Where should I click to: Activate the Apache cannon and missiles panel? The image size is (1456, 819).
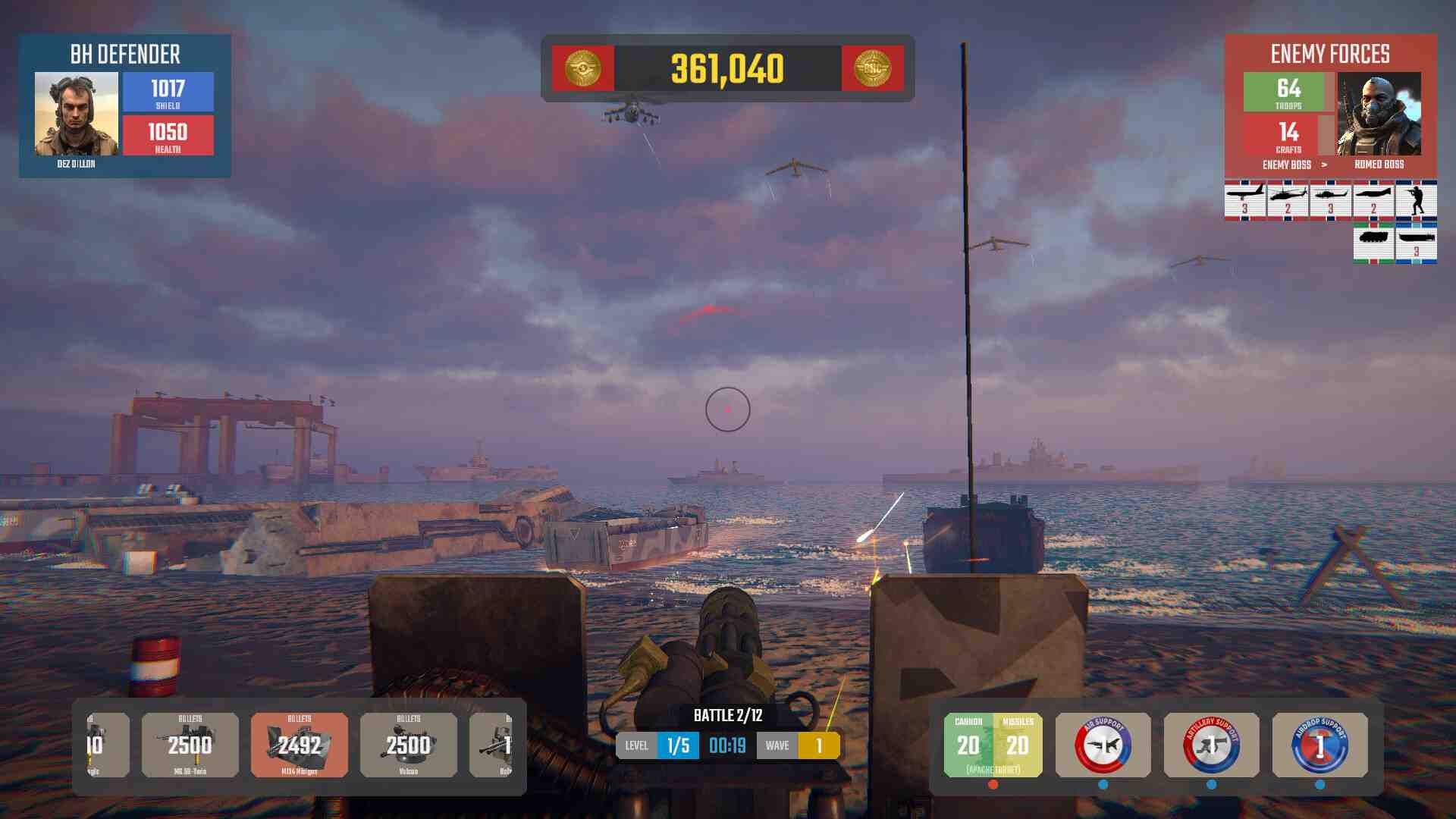[x=993, y=745]
